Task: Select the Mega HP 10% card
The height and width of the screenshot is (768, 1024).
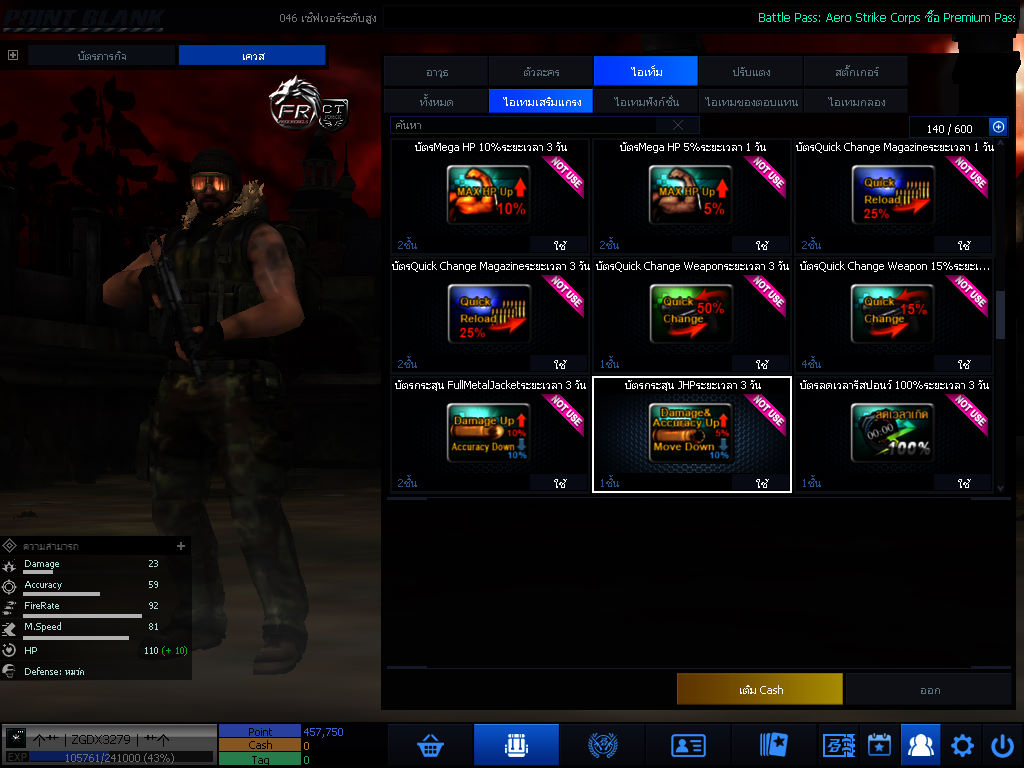Action: (489, 195)
